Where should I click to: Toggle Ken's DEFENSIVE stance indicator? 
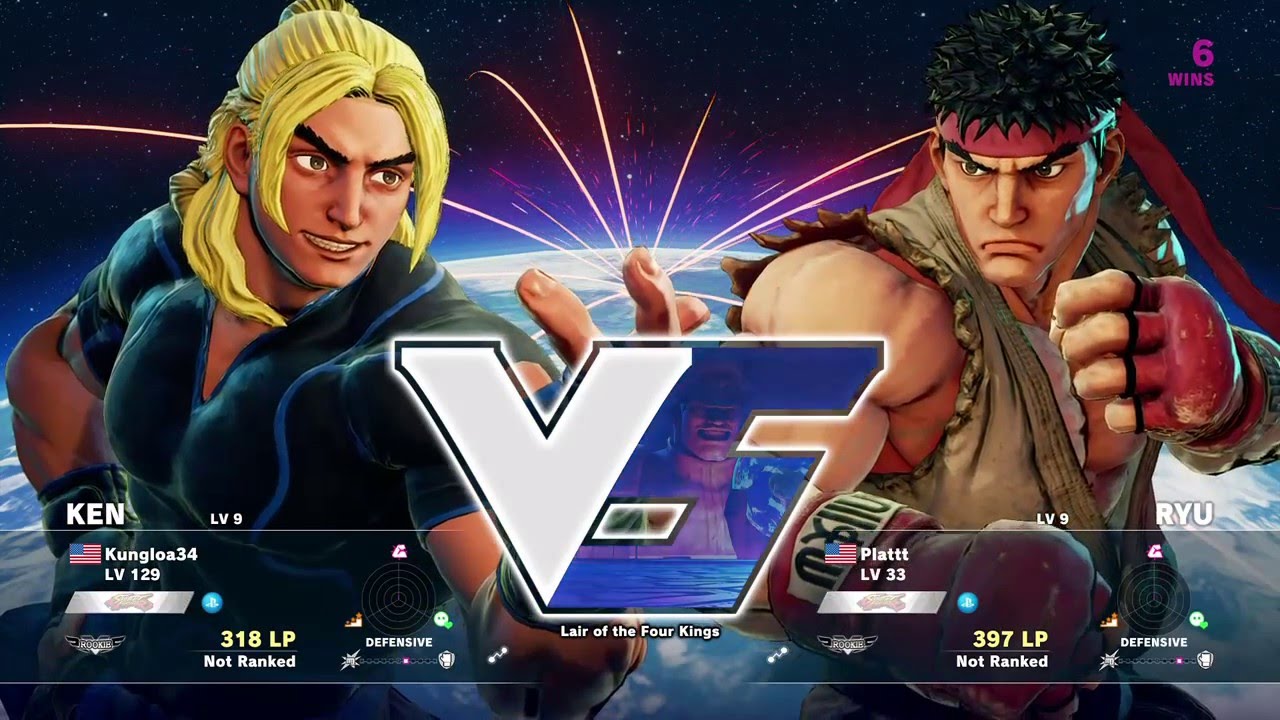pos(399,642)
